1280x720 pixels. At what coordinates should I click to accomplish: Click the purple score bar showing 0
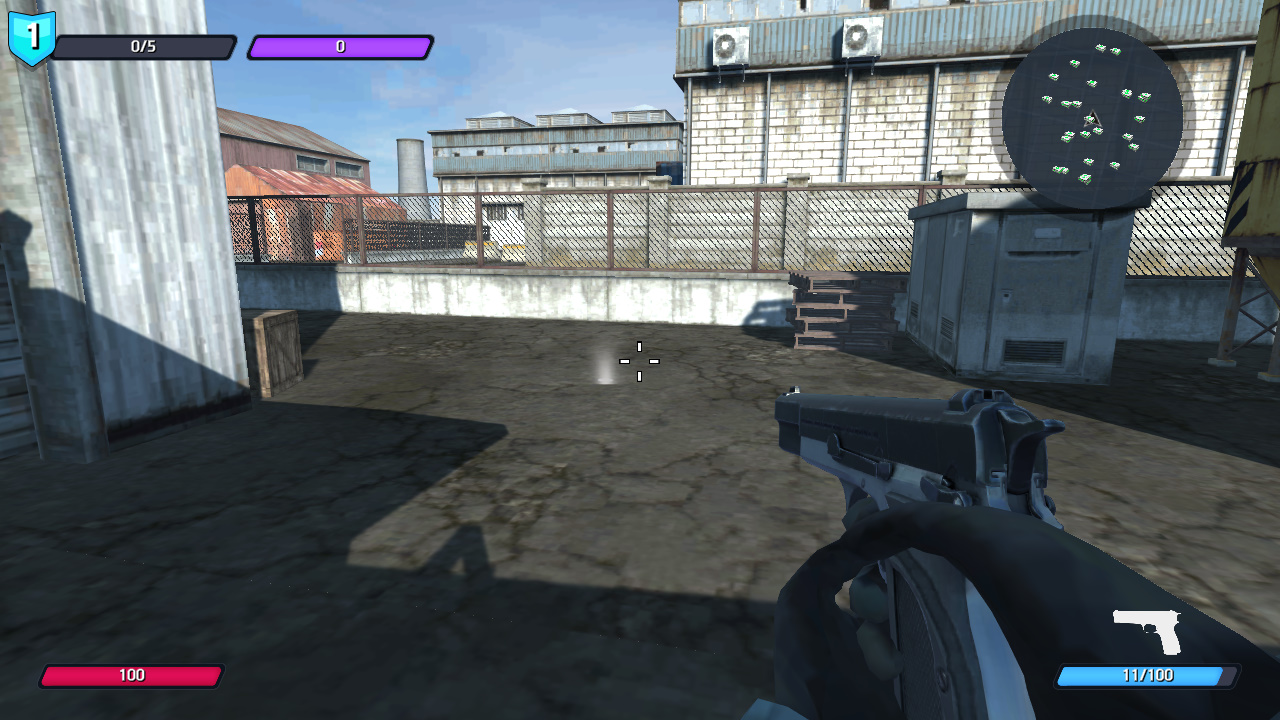click(340, 46)
